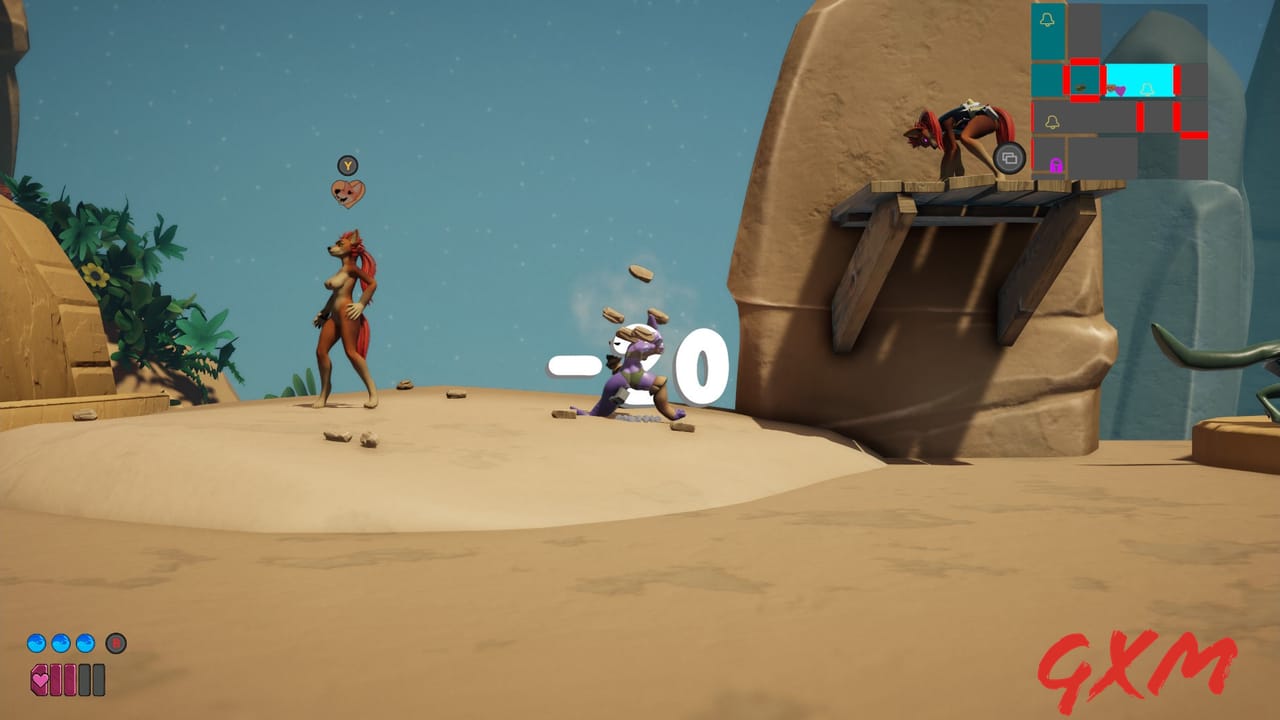Viewport: 1280px width, 720px height.
Task: Click the top-left bell icon on the minimap
Action: [1046, 19]
